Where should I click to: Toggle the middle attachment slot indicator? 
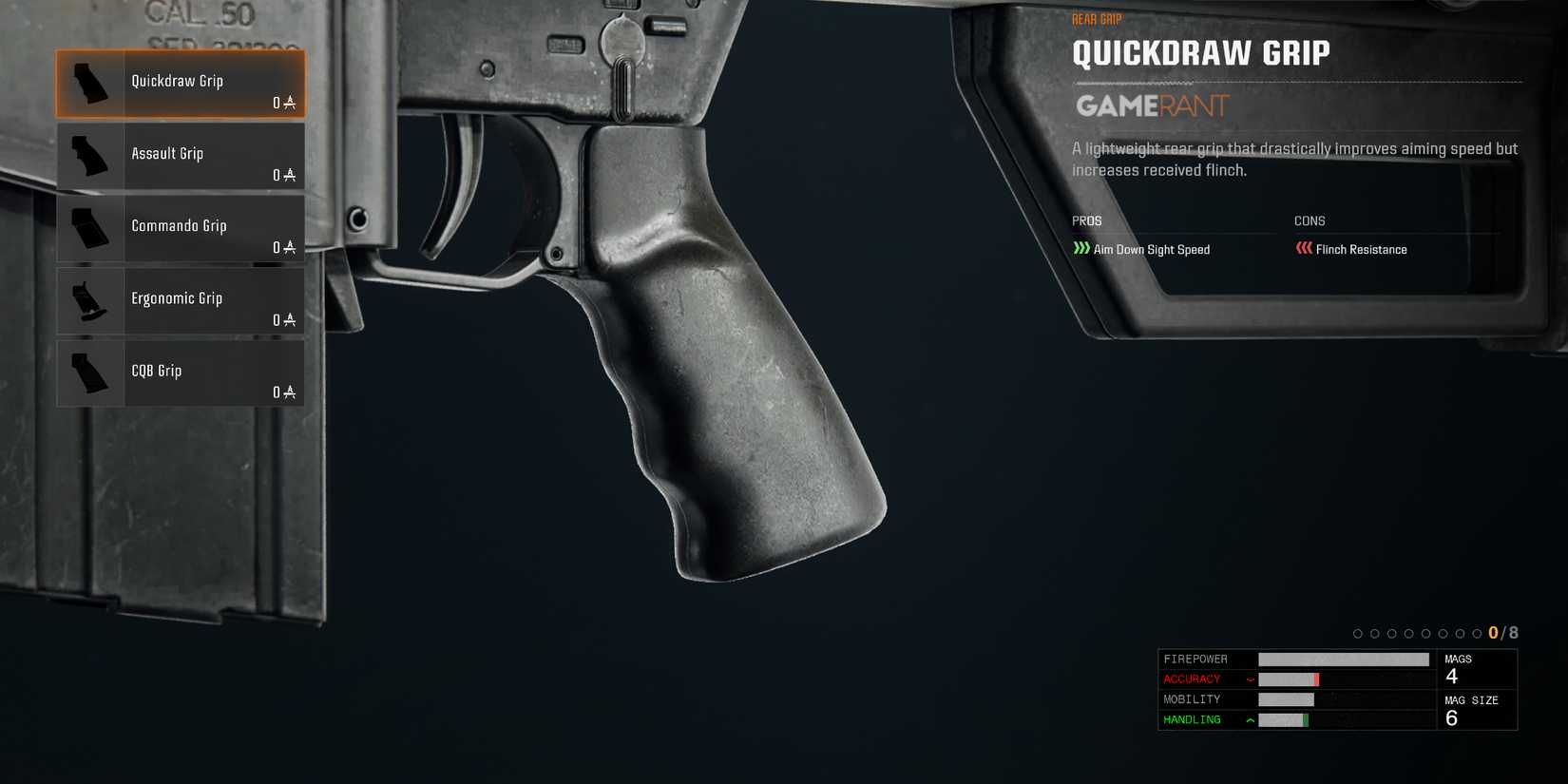coord(1416,632)
